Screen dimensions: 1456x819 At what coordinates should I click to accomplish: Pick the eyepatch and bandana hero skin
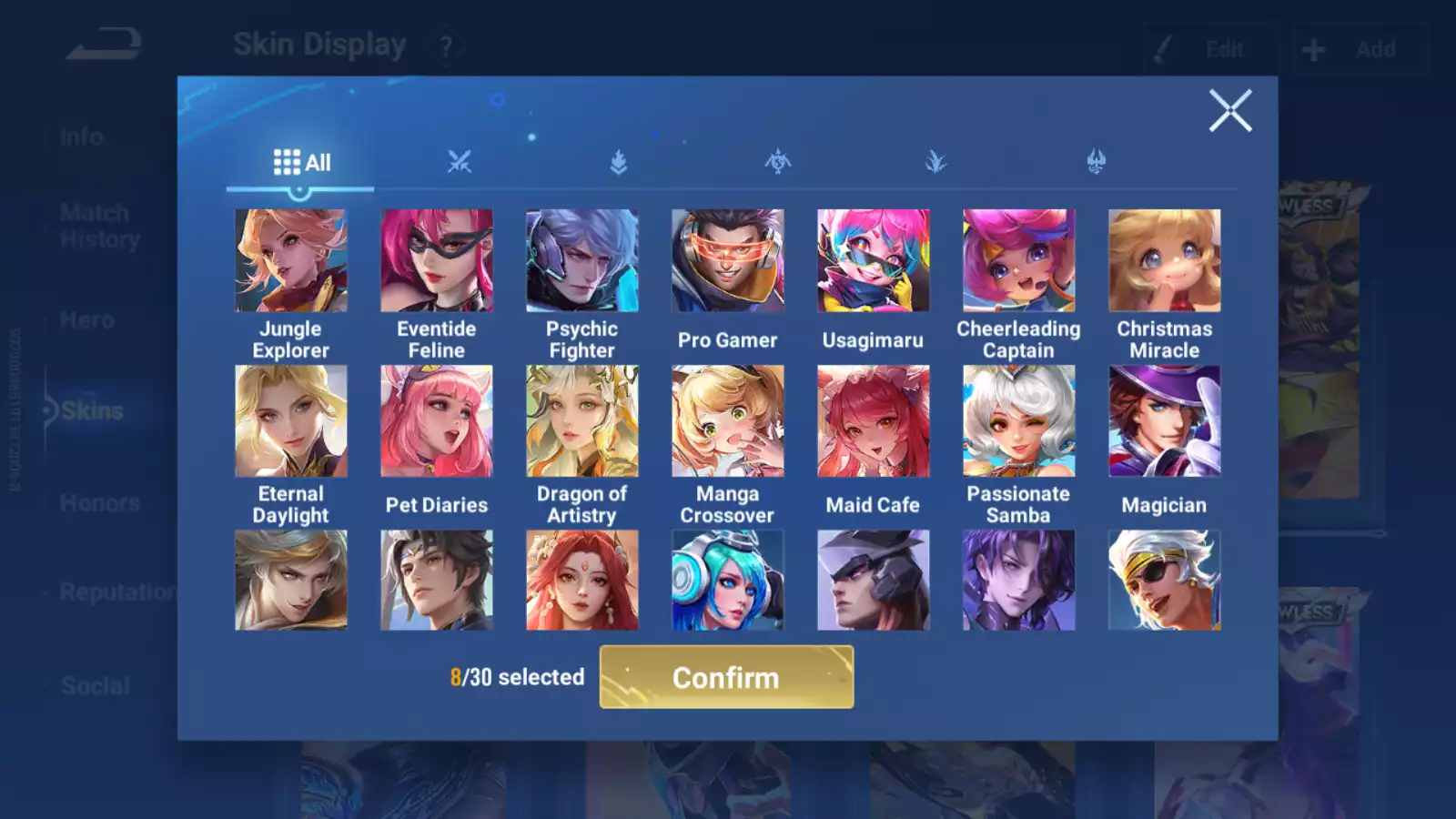(x=1165, y=581)
